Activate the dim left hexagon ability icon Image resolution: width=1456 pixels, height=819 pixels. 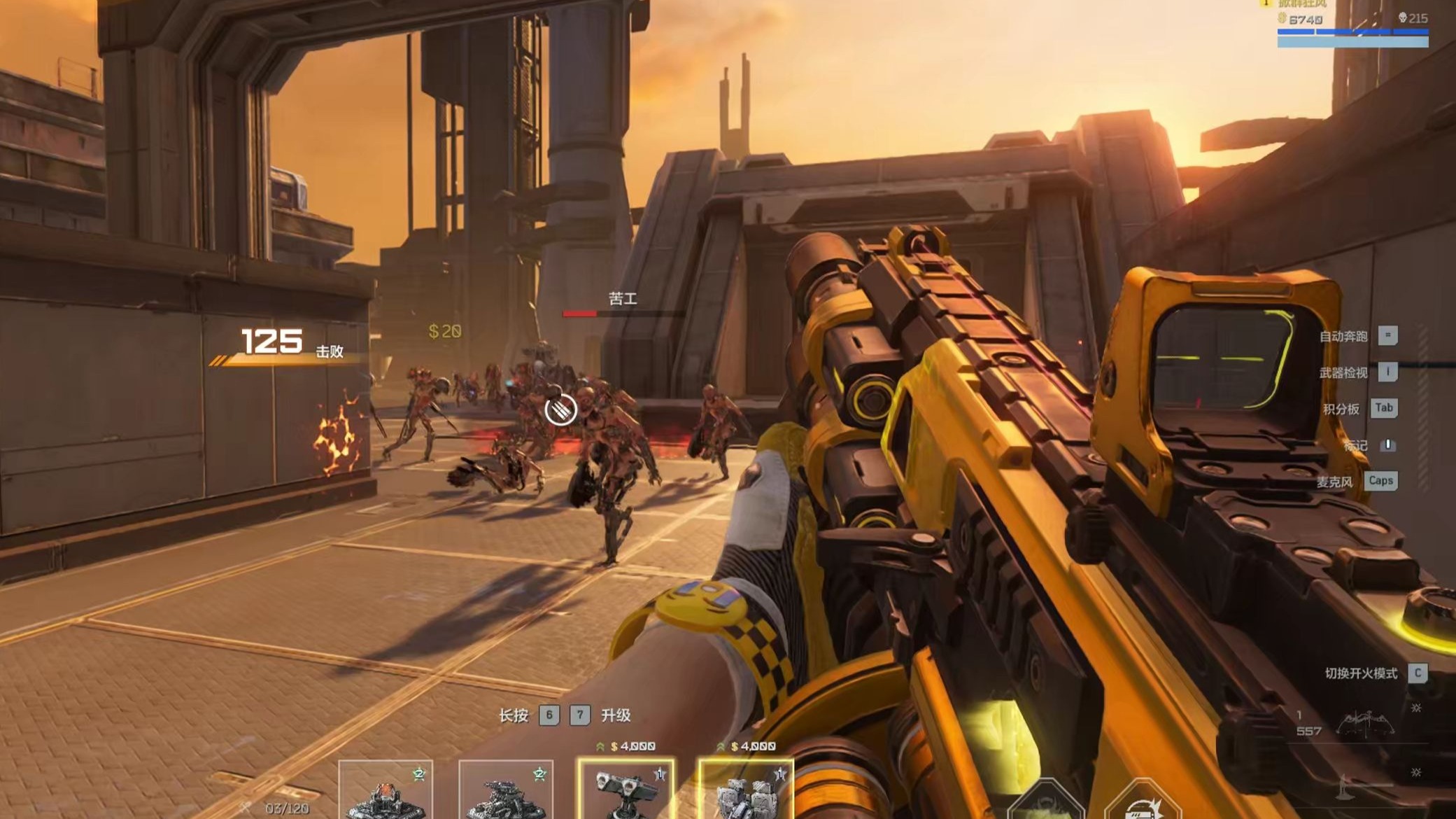coord(1045,801)
